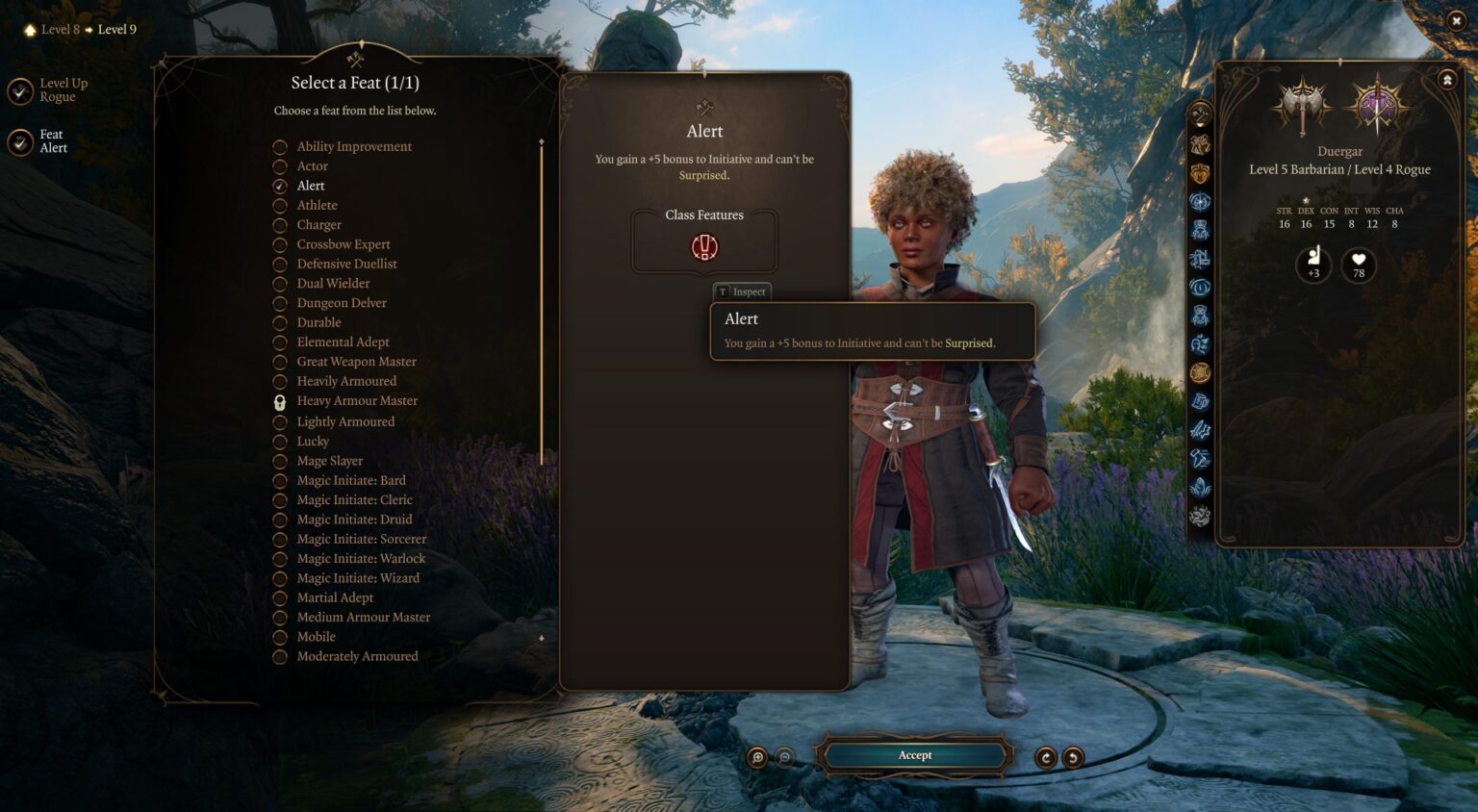The image size is (1478, 812).
Task: Click the melee attack bonus +3 icon
Action: tap(1312, 265)
